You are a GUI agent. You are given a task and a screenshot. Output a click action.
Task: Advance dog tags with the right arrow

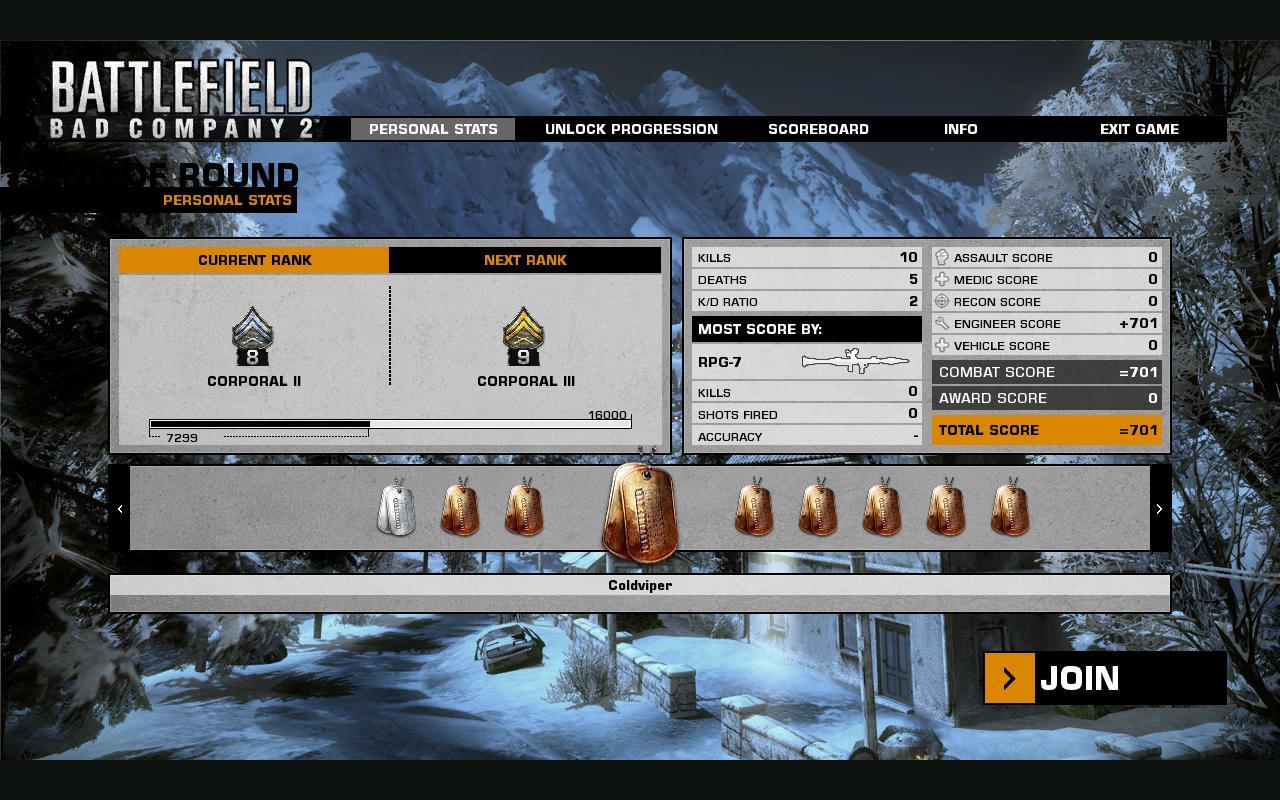point(1159,509)
